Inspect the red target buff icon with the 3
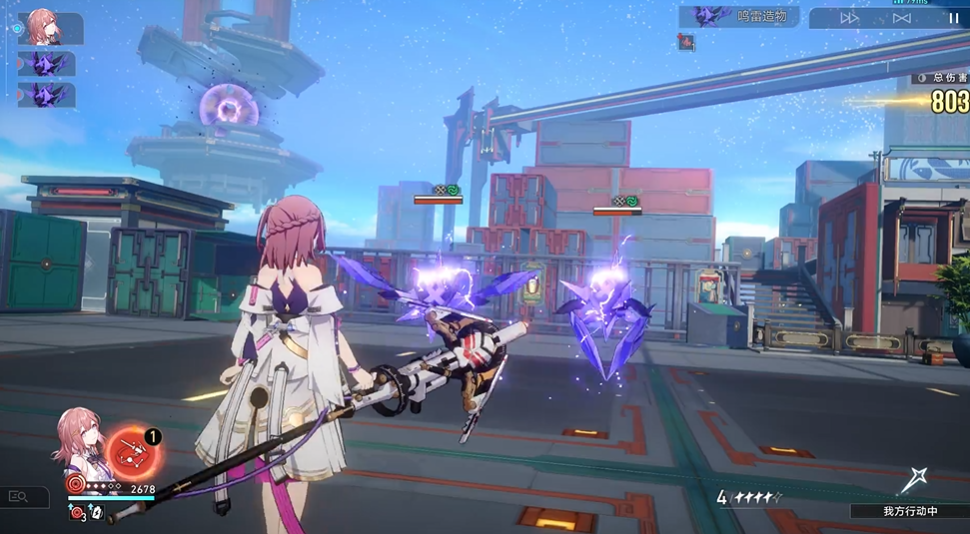The height and width of the screenshot is (534, 970). (x=77, y=513)
